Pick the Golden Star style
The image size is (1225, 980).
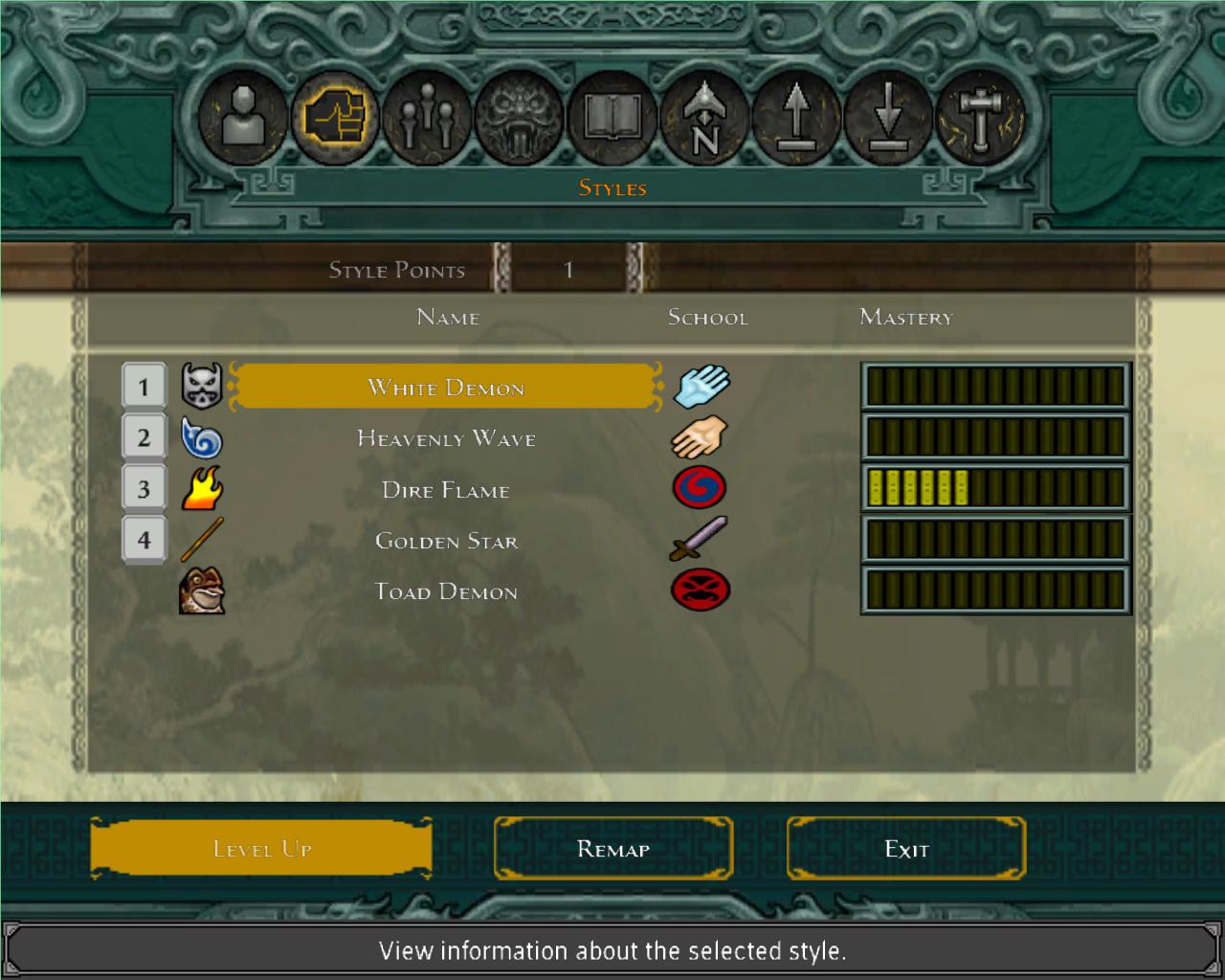pyautogui.click(x=446, y=541)
